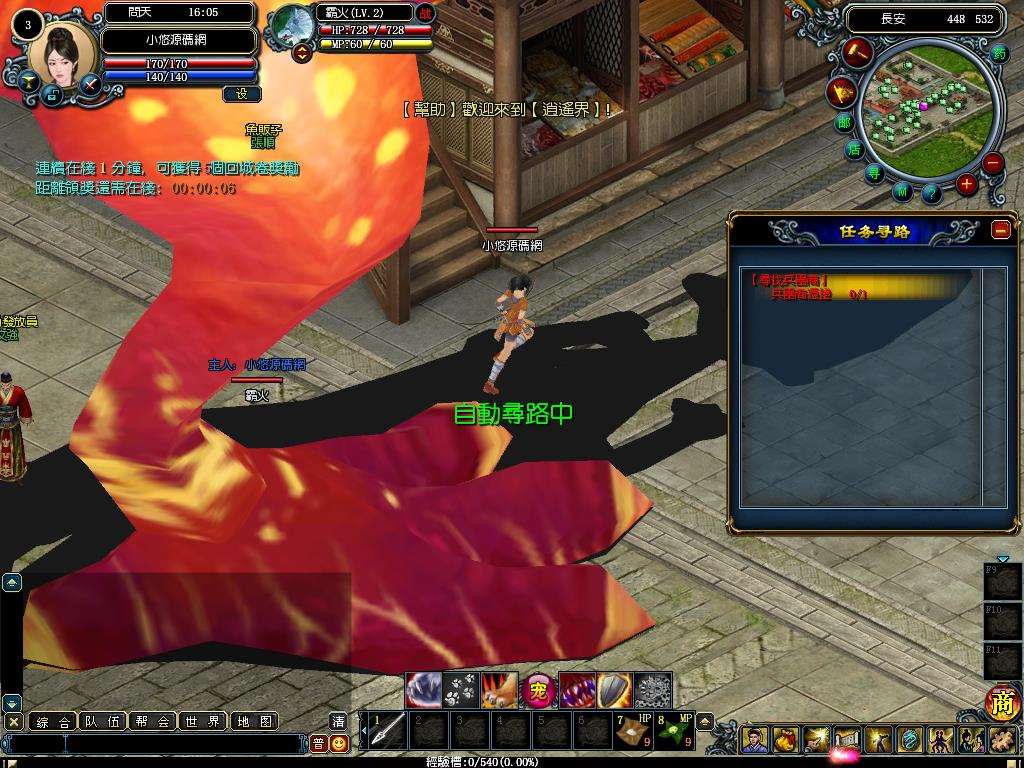Switch to the 综合 chat channel tab
The image size is (1024, 768).
52,721
